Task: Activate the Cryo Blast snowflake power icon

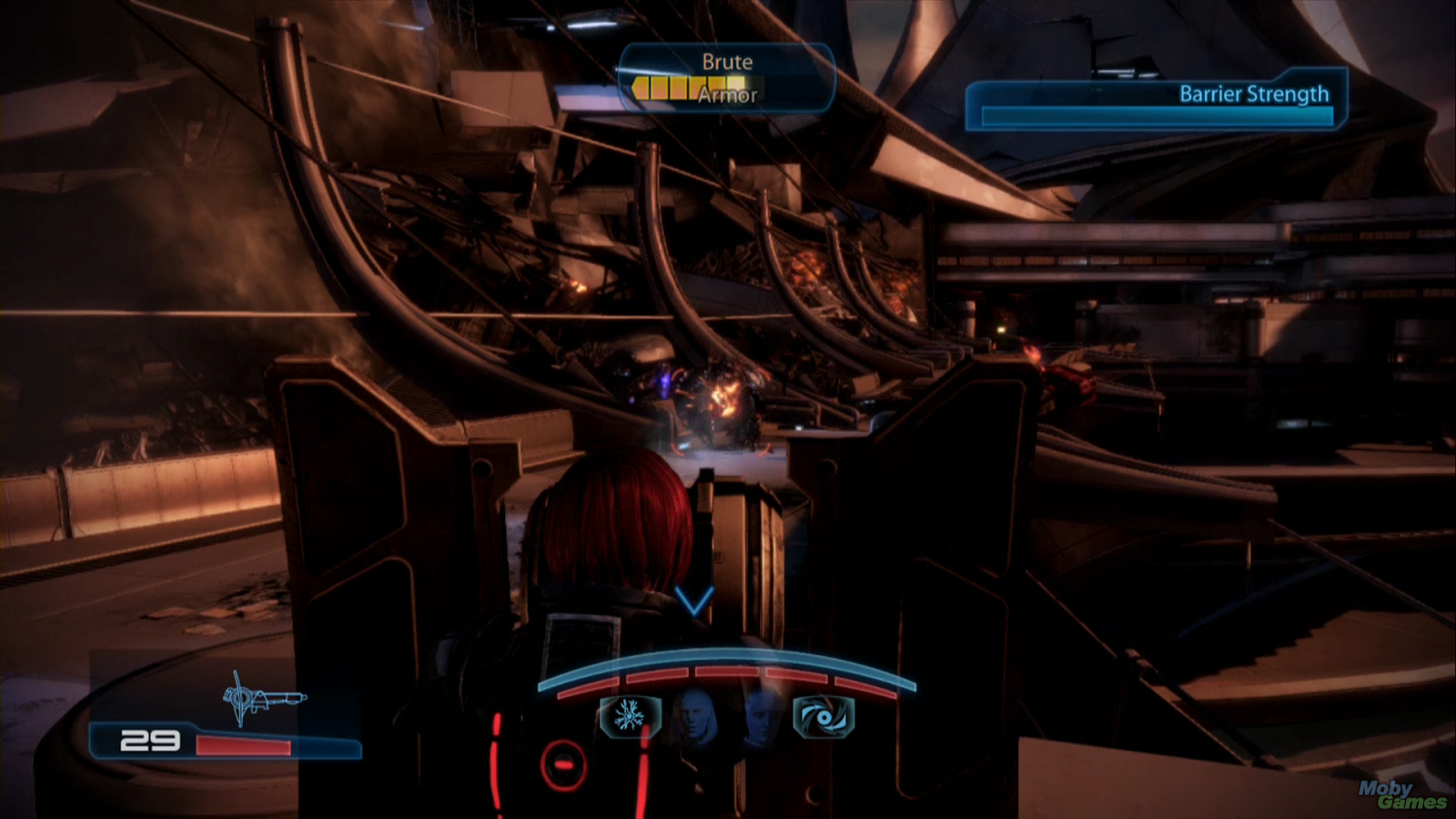Action: click(628, 715)
